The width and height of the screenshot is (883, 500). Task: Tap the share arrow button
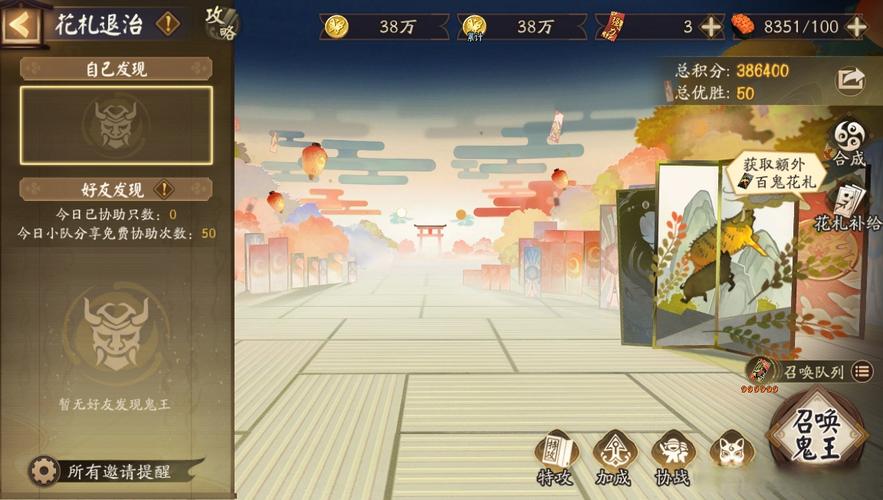(851, 79)
